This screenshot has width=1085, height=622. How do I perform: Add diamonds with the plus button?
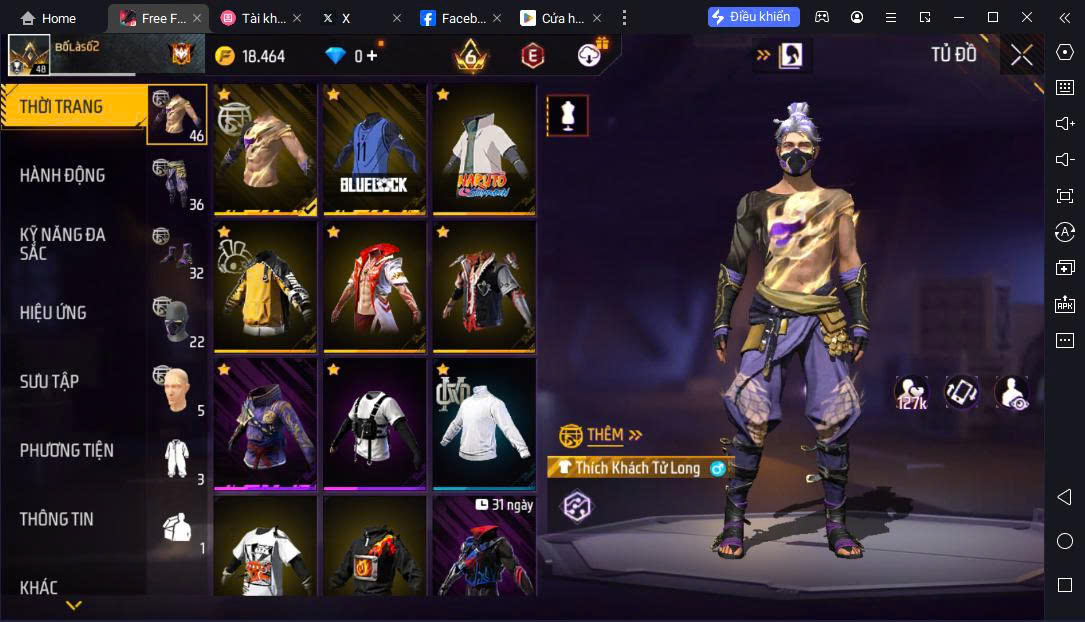(374, 56)
